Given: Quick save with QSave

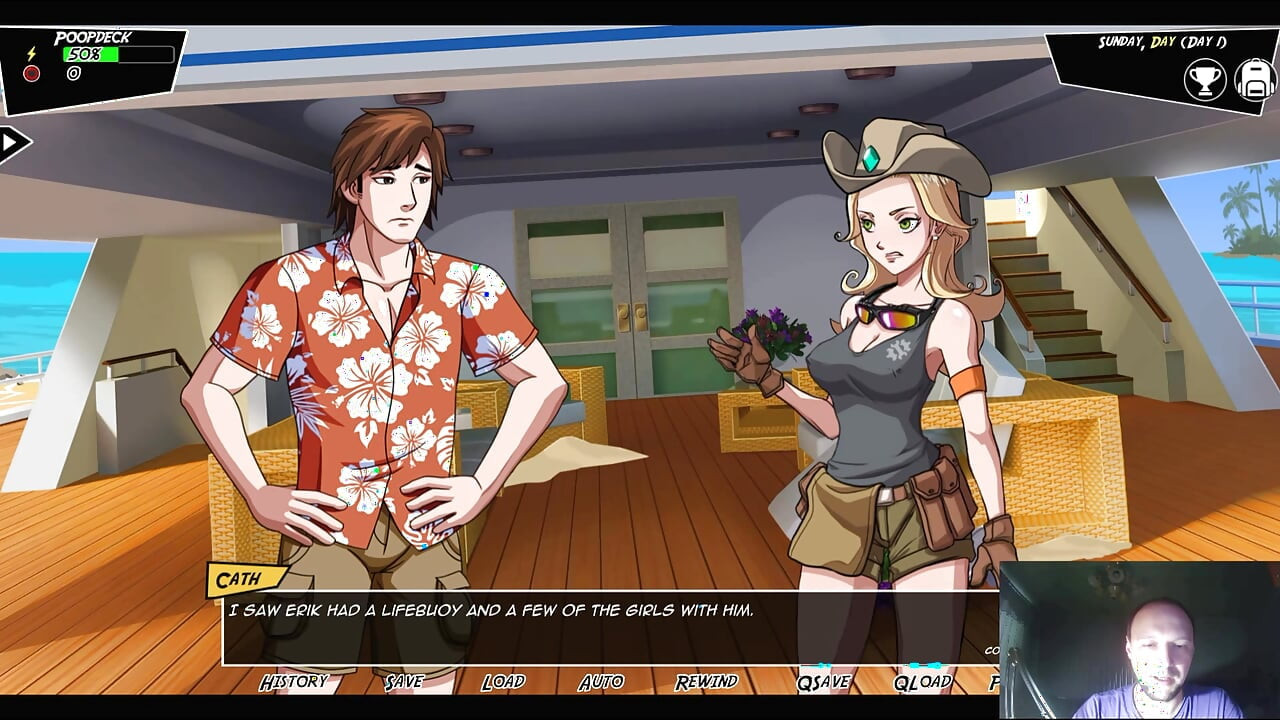Looking at the screenshot, I should pos(823,682).
